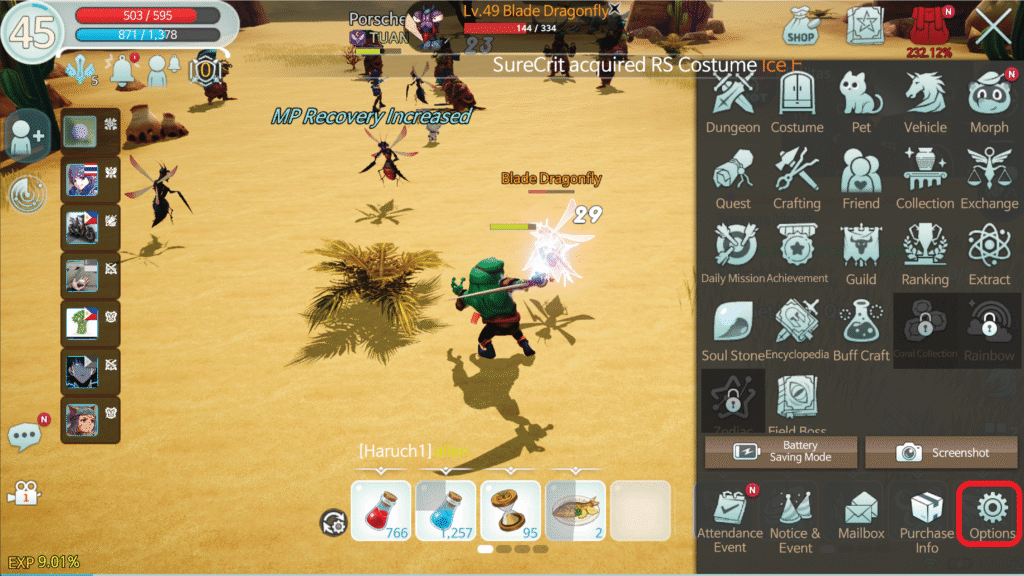Viewport: 1024px width, 576px height.
Task: Use the blue mana potion slot
Action: 446,510
